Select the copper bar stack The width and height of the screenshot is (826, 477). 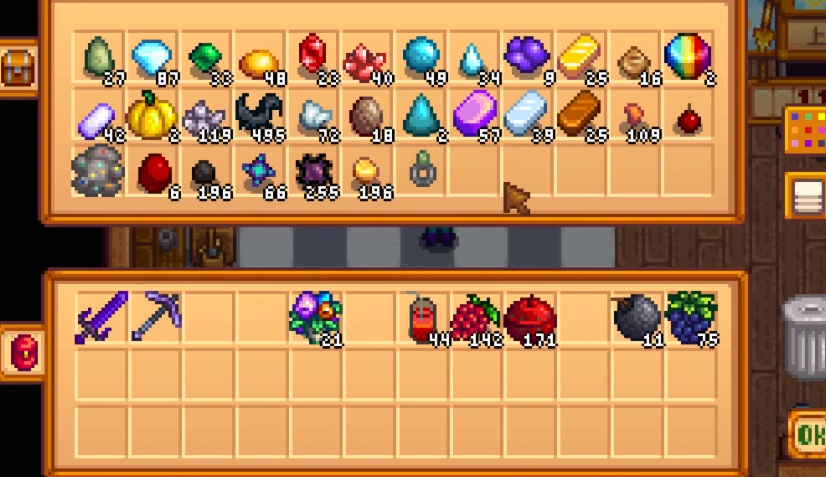(579, 115)
